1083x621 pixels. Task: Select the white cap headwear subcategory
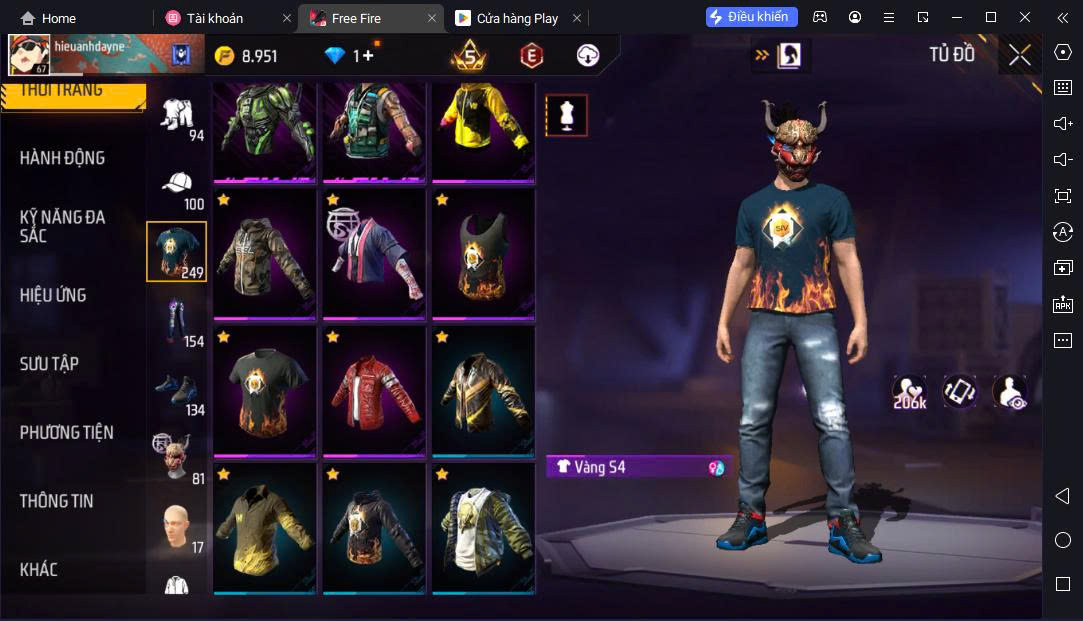click(x=177, y=187)
